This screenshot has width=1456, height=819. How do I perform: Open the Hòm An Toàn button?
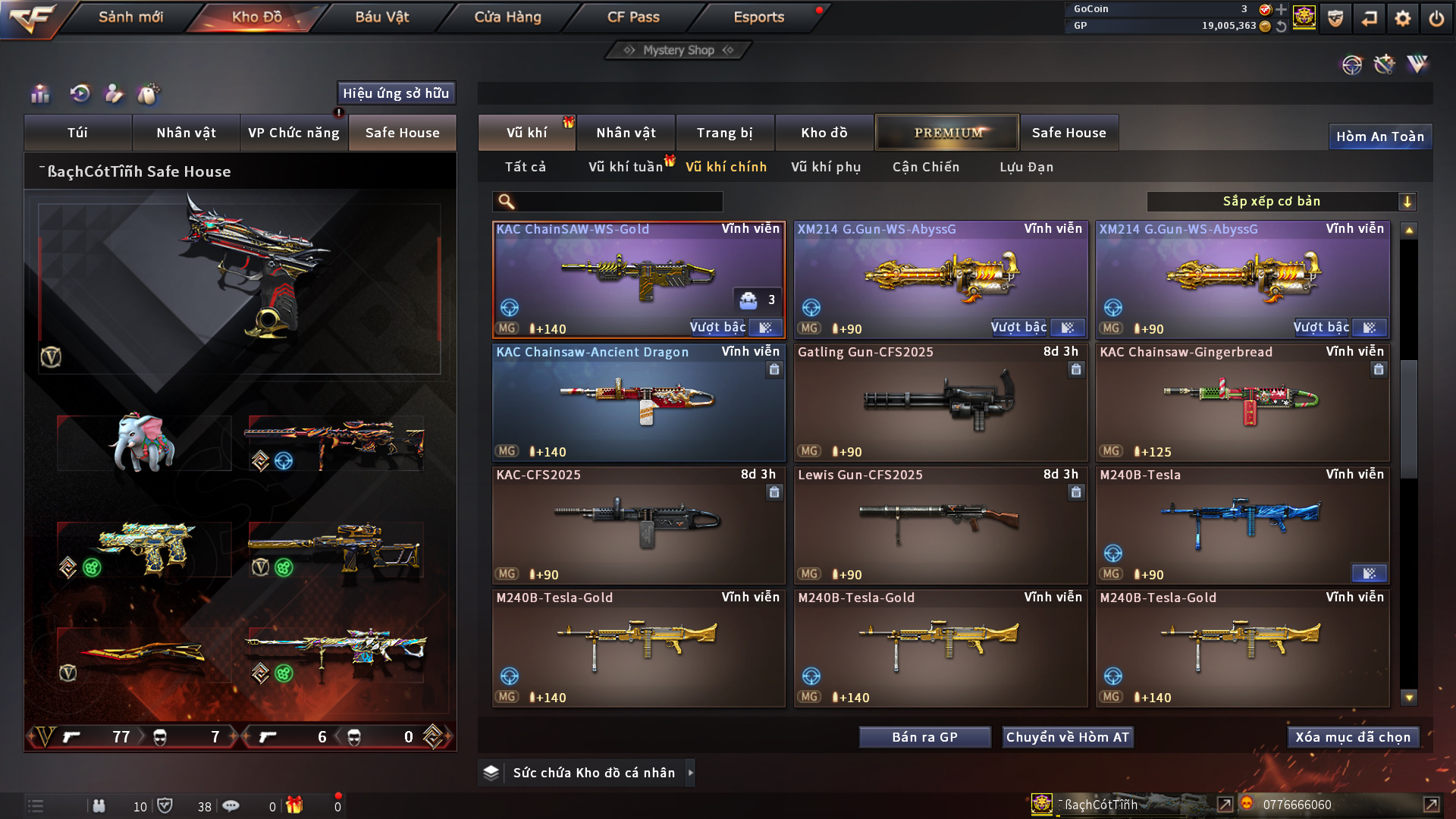1379,136
